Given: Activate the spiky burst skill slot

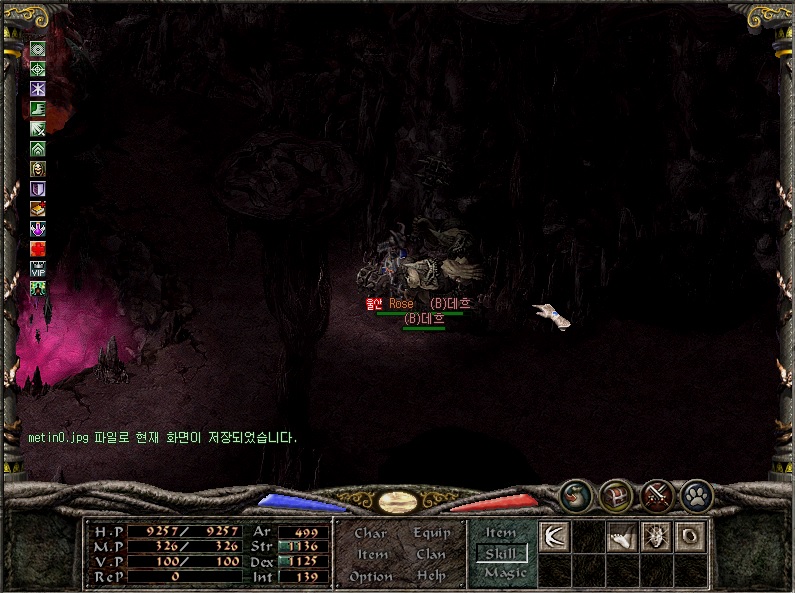Looking at the screenshot, I should (x=655, y=536).
